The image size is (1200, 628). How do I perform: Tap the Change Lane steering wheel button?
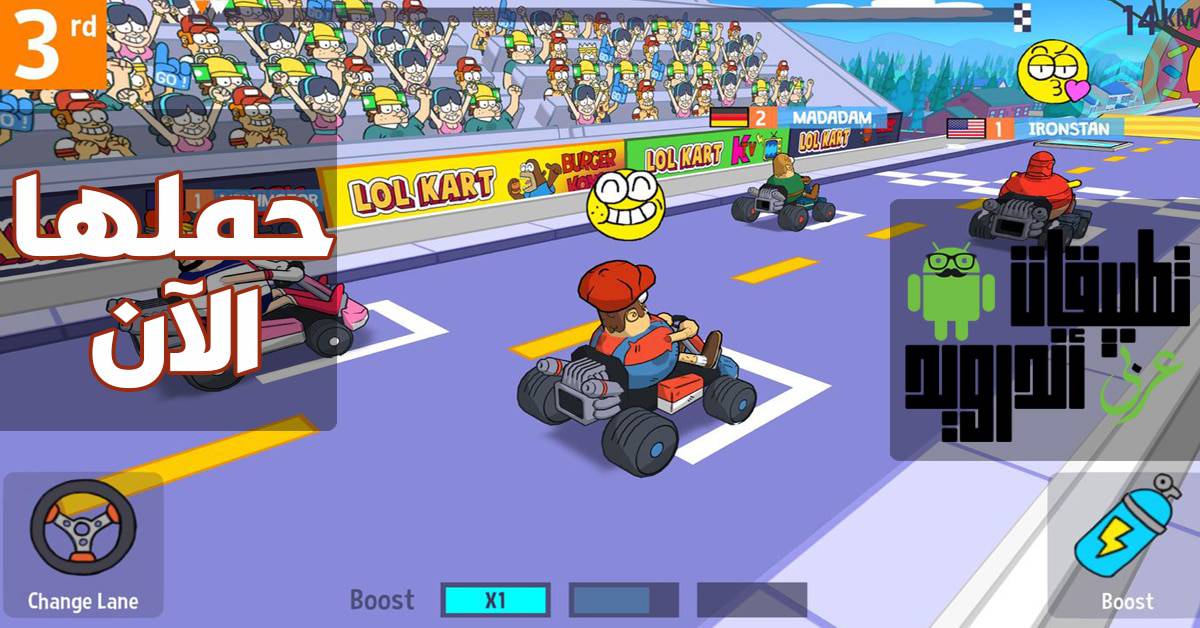pos(82,532)
